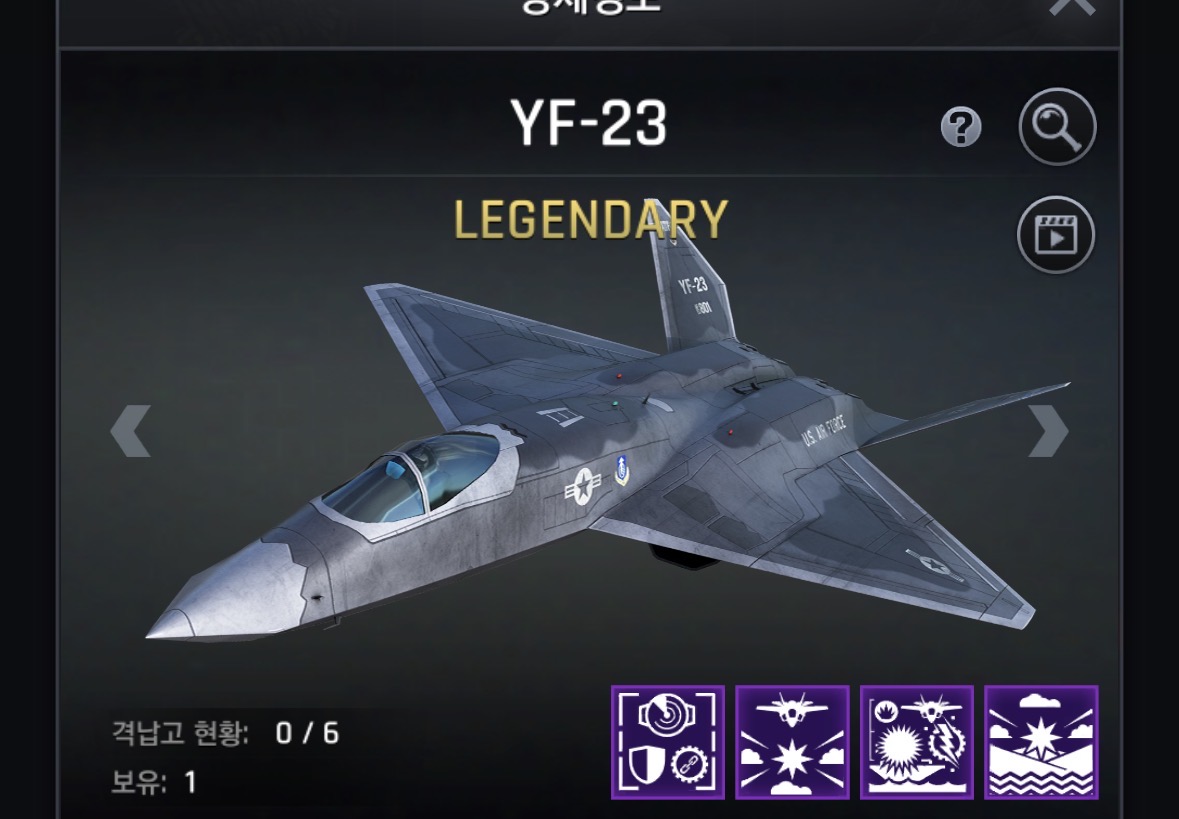This screenshot has width=1179, height=819.
Task: Show the next aircraft with right arrow
Action: click(x=1048, y=431)
